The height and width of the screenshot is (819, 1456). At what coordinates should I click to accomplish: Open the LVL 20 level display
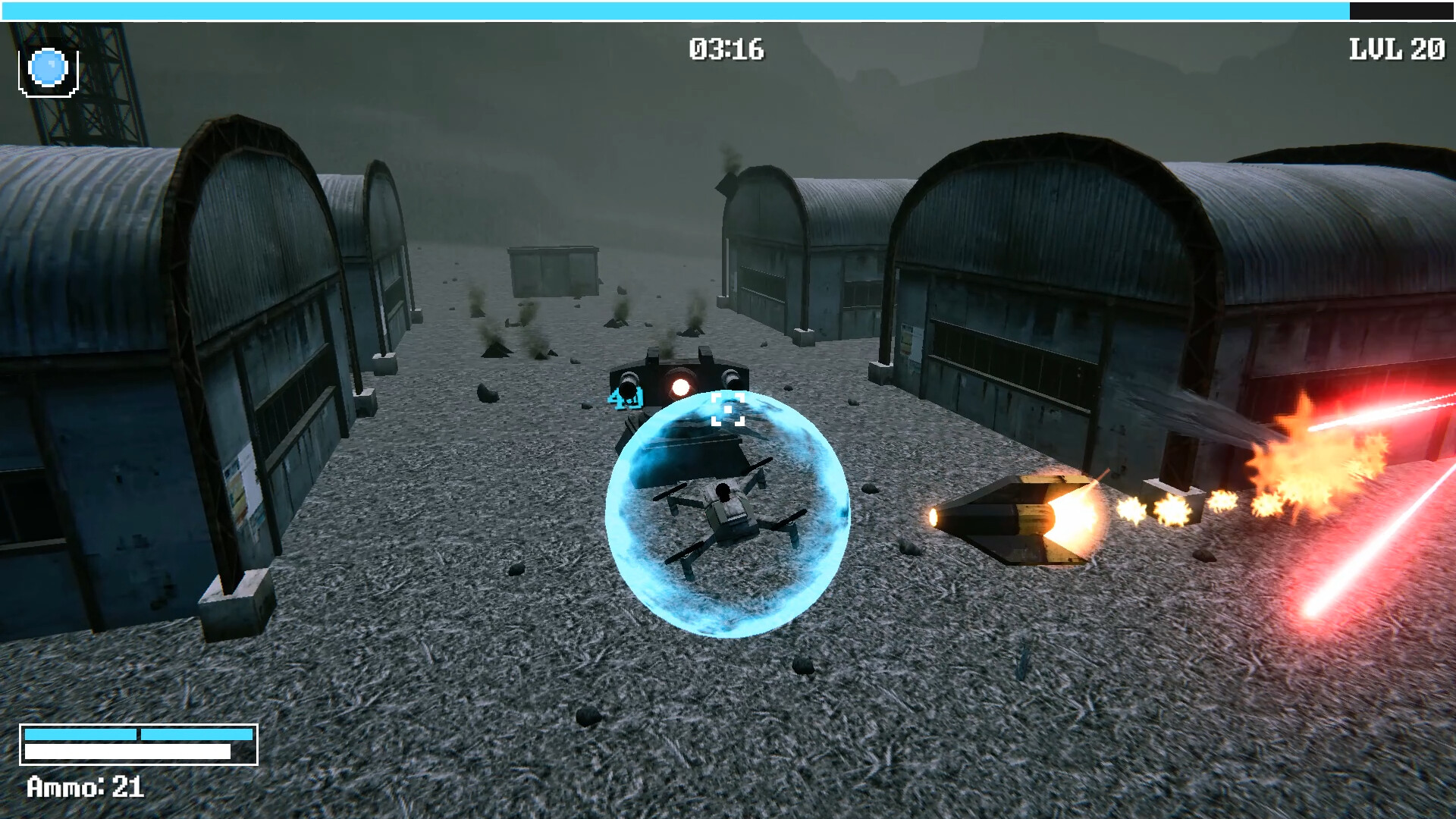point(1395,48)
